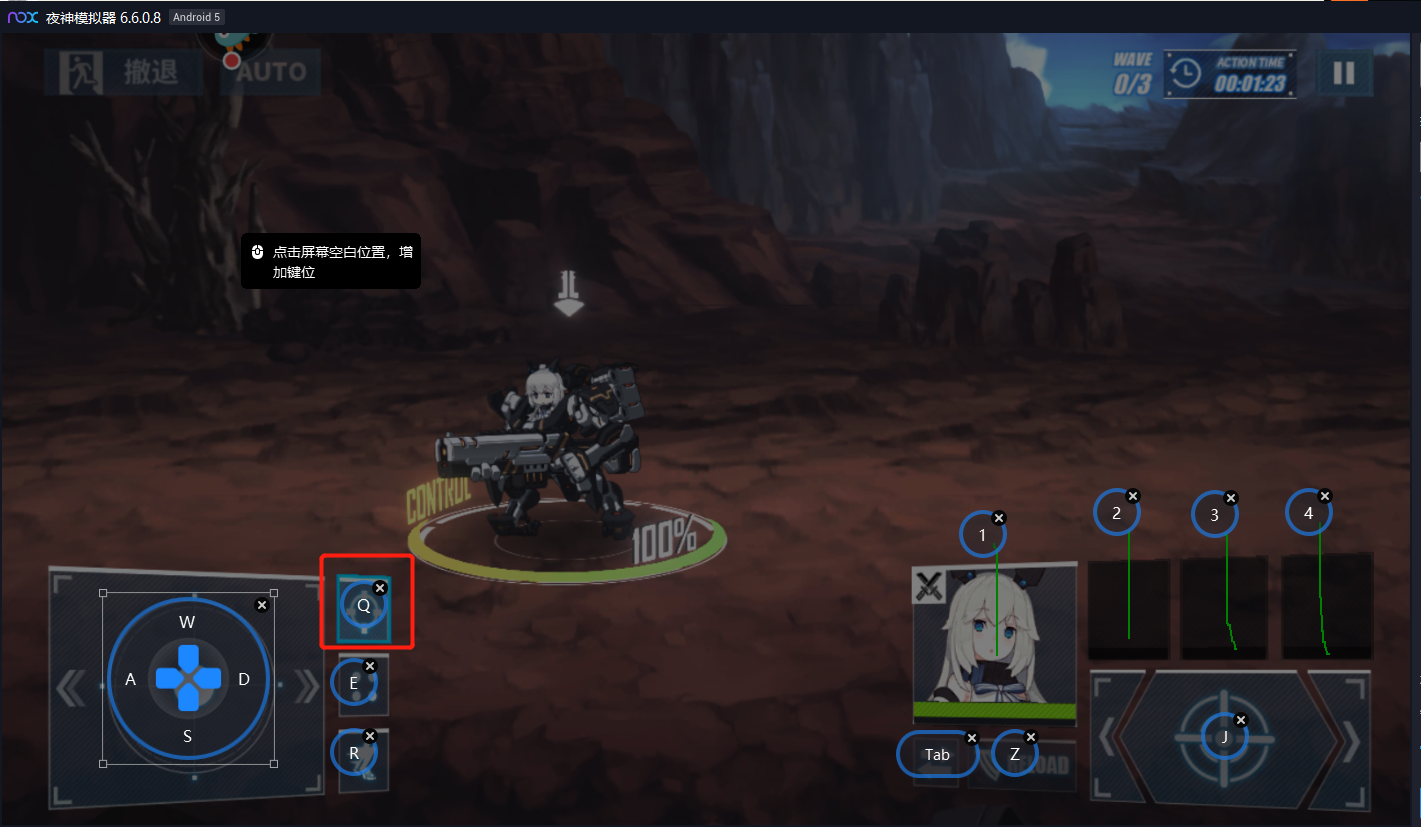This screenshot has width=1421, height=827.
Task: Close the WASD joystick mapping with its X
Action: 262,605
